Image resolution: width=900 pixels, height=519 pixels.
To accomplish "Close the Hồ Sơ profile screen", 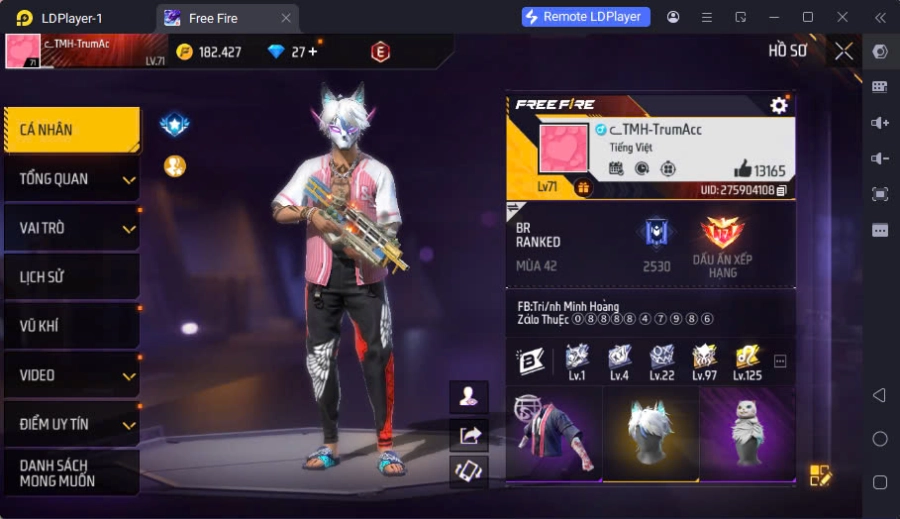I will [844, 51].
